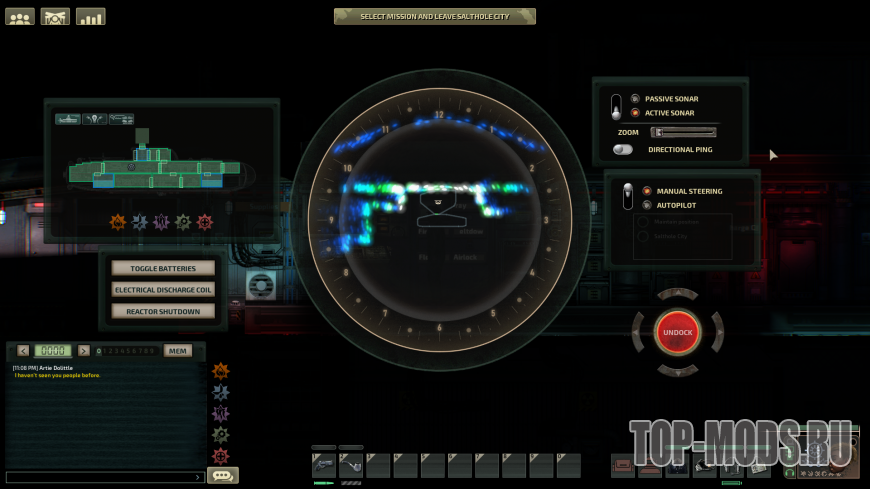Select the revolver hotbar slot
The width and height of the screenshot is (870, 489).
click(324, 465)
